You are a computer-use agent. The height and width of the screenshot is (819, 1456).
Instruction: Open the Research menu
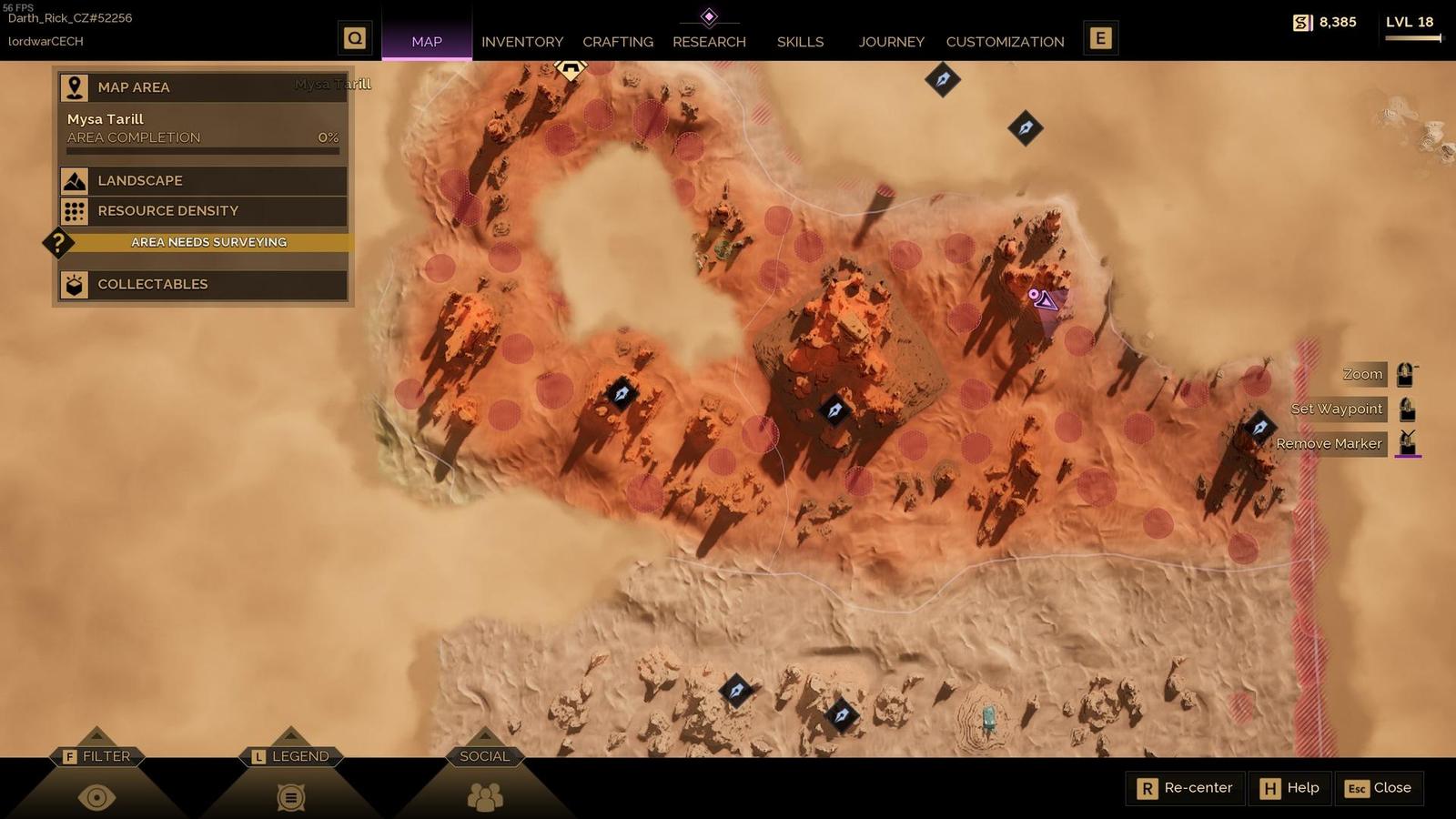tap(710, 41)
